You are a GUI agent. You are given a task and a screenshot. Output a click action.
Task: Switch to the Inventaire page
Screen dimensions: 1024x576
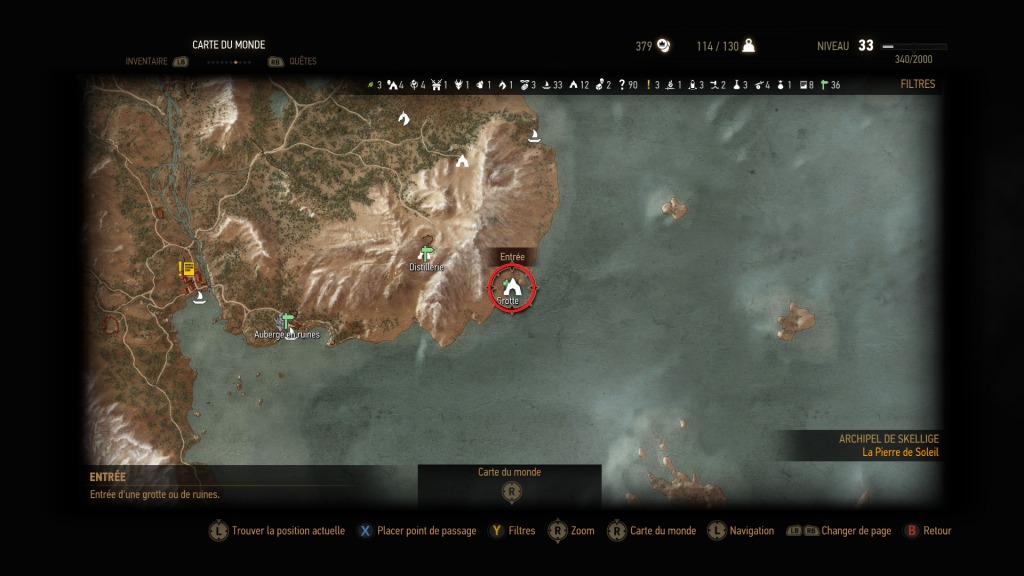(x=146, y=61)
